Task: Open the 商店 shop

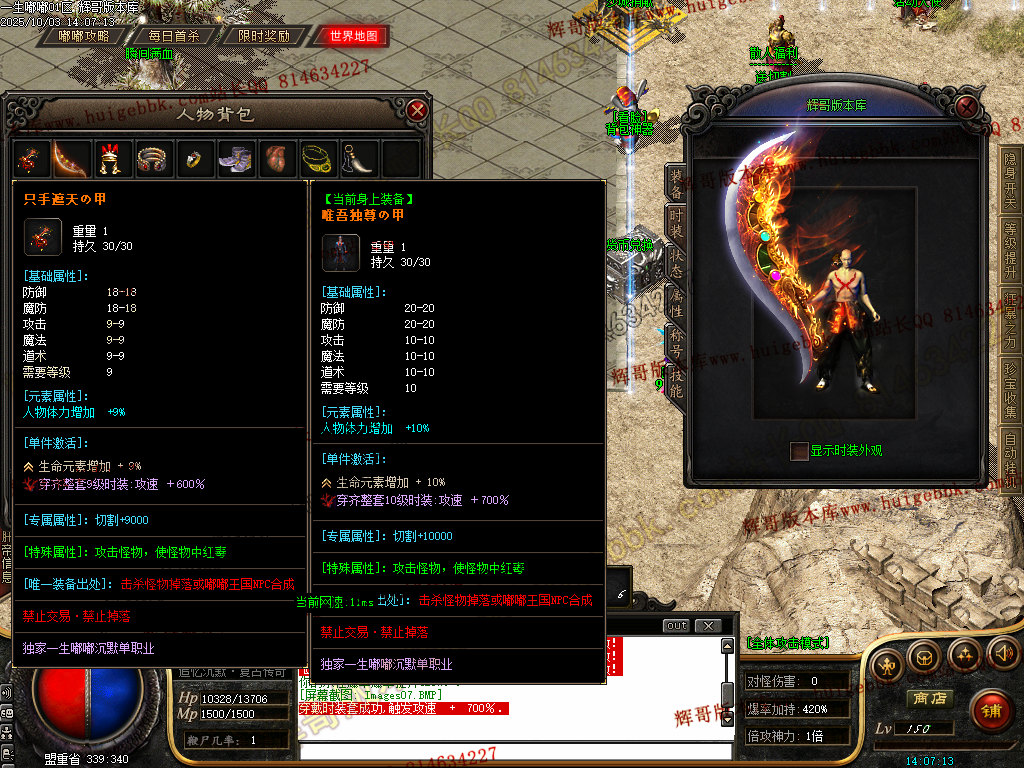Action: (x=927, y=697)
